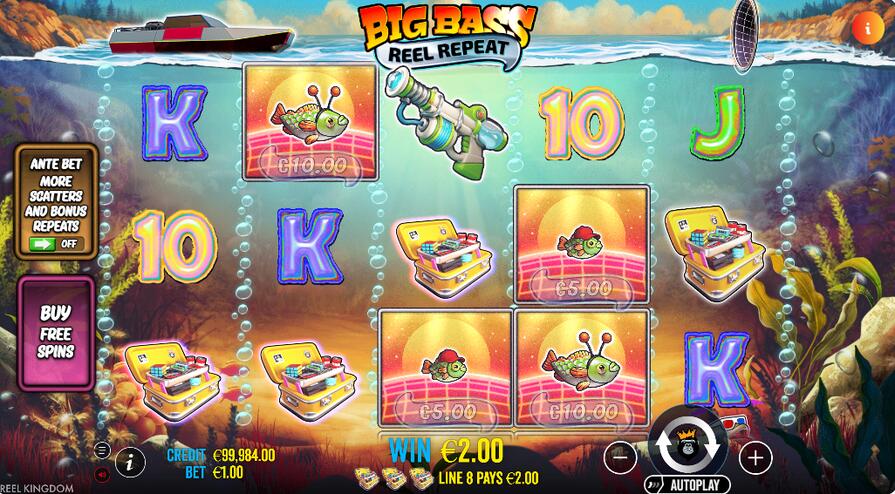Open the Autoplay options
895x494 pixels.
(687, 485)
